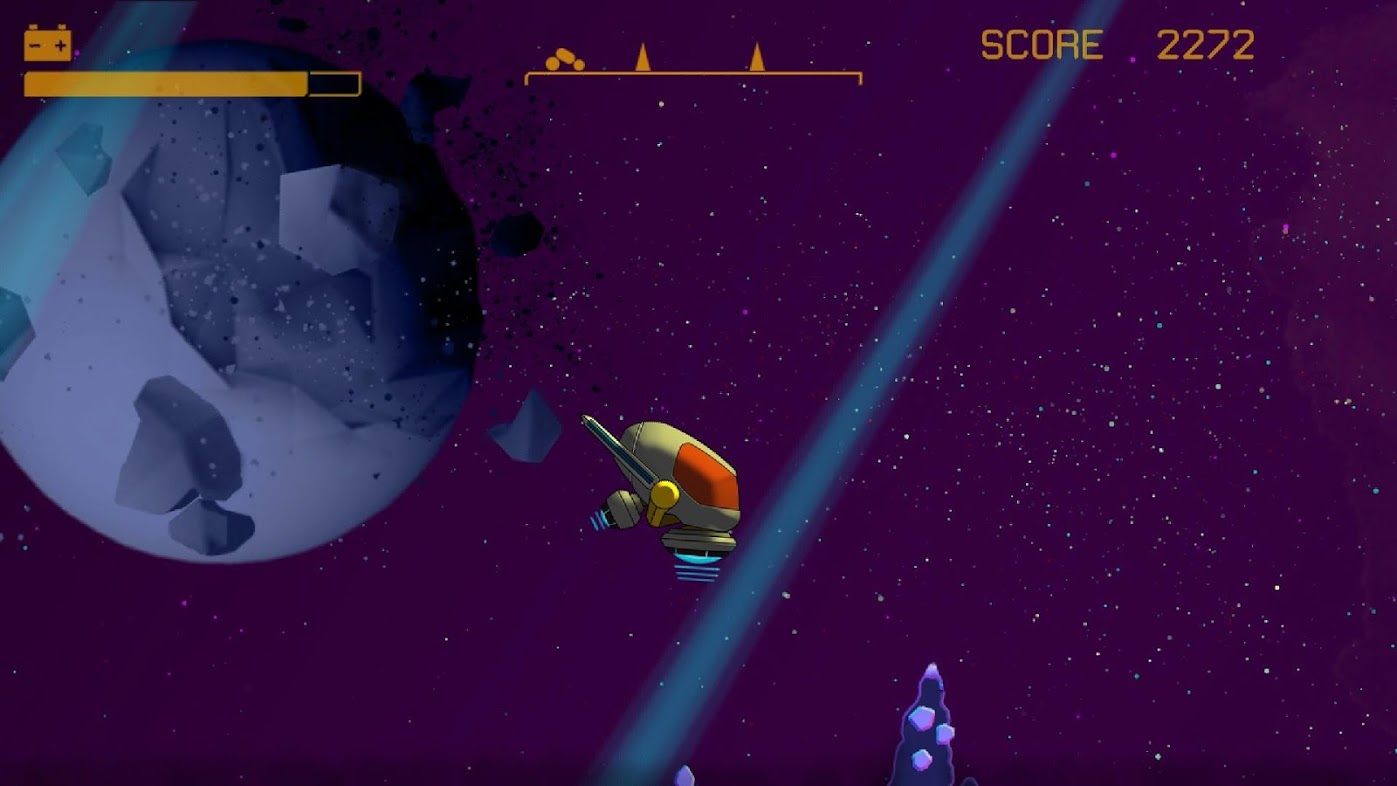Click the battery icon above the energy bar
The height and width of the screenshot is (786, 1397).
(x=47, y=44)
